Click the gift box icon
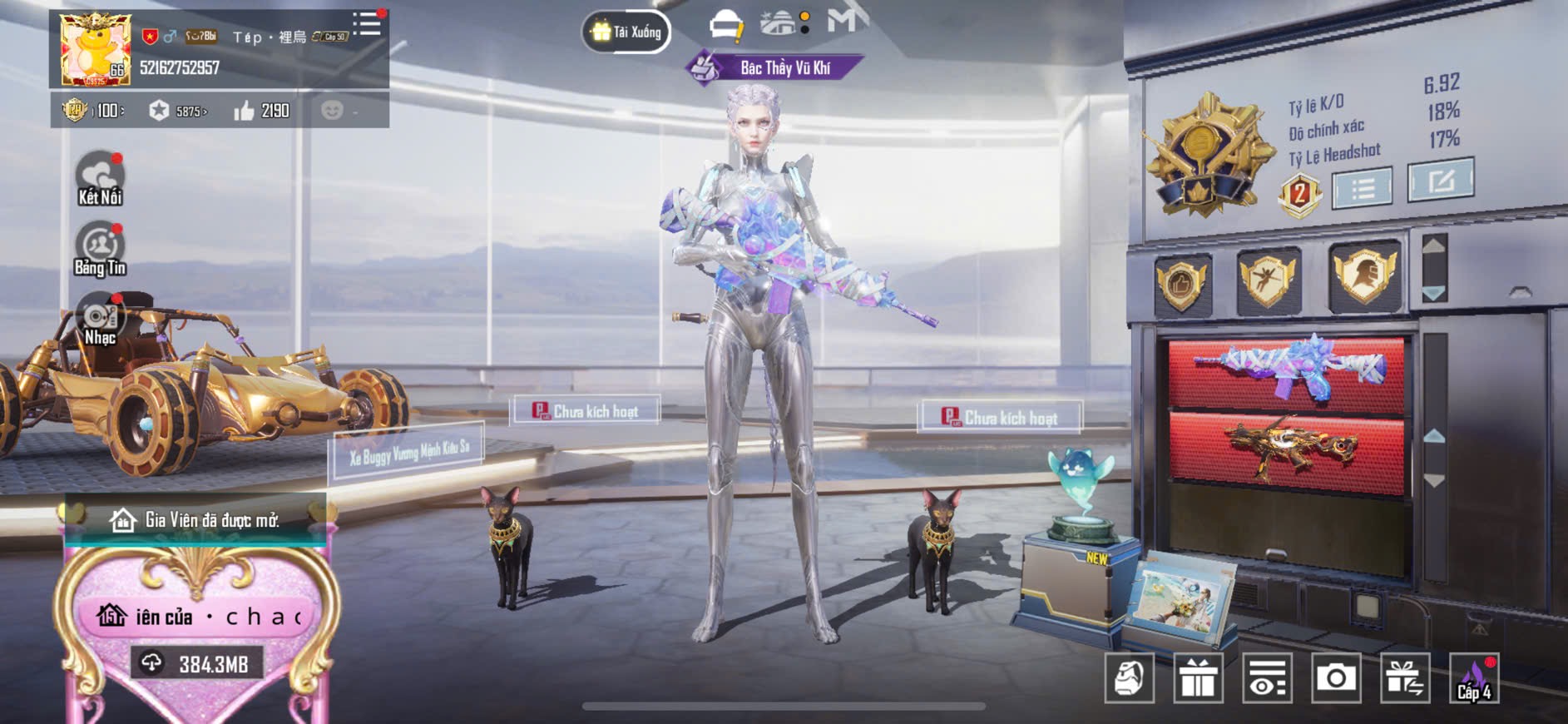1568x724 pixels. [1198, 678]
